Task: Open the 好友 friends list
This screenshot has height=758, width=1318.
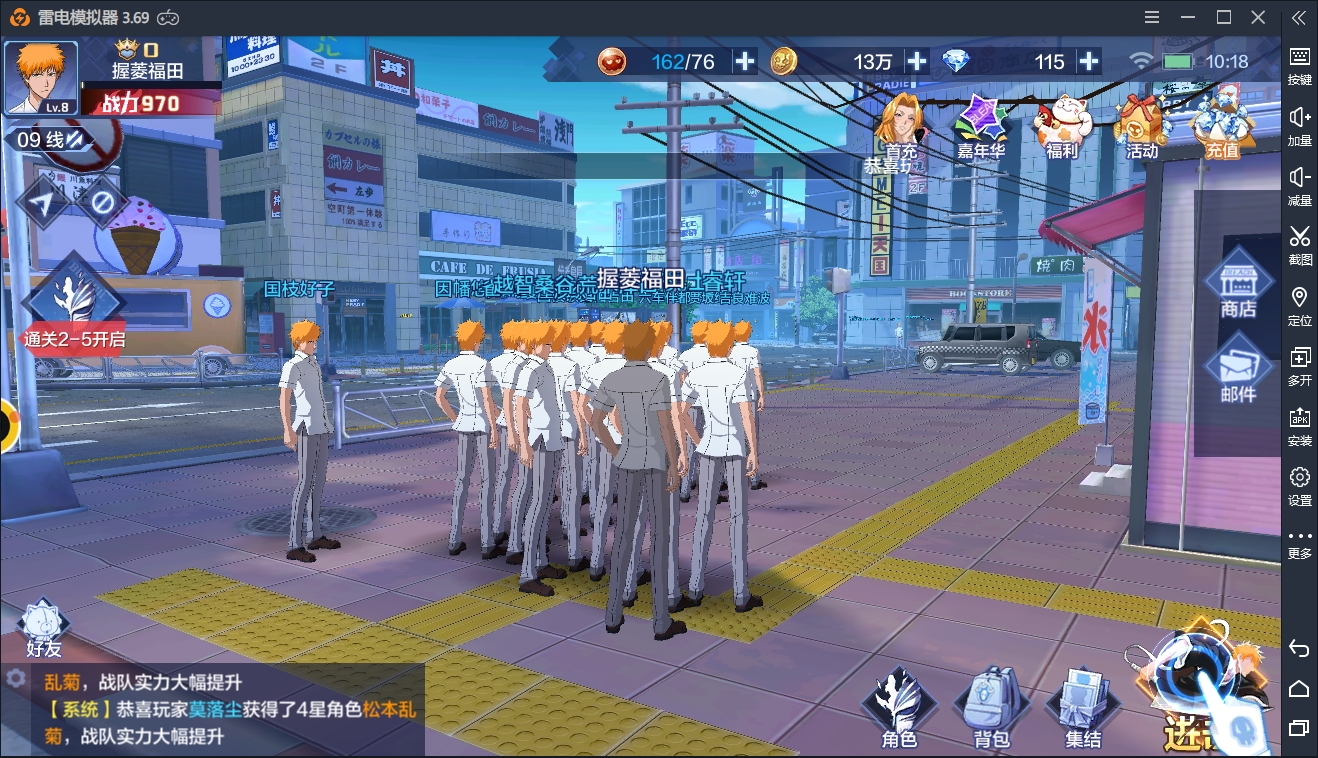Action: click(44, 629)
